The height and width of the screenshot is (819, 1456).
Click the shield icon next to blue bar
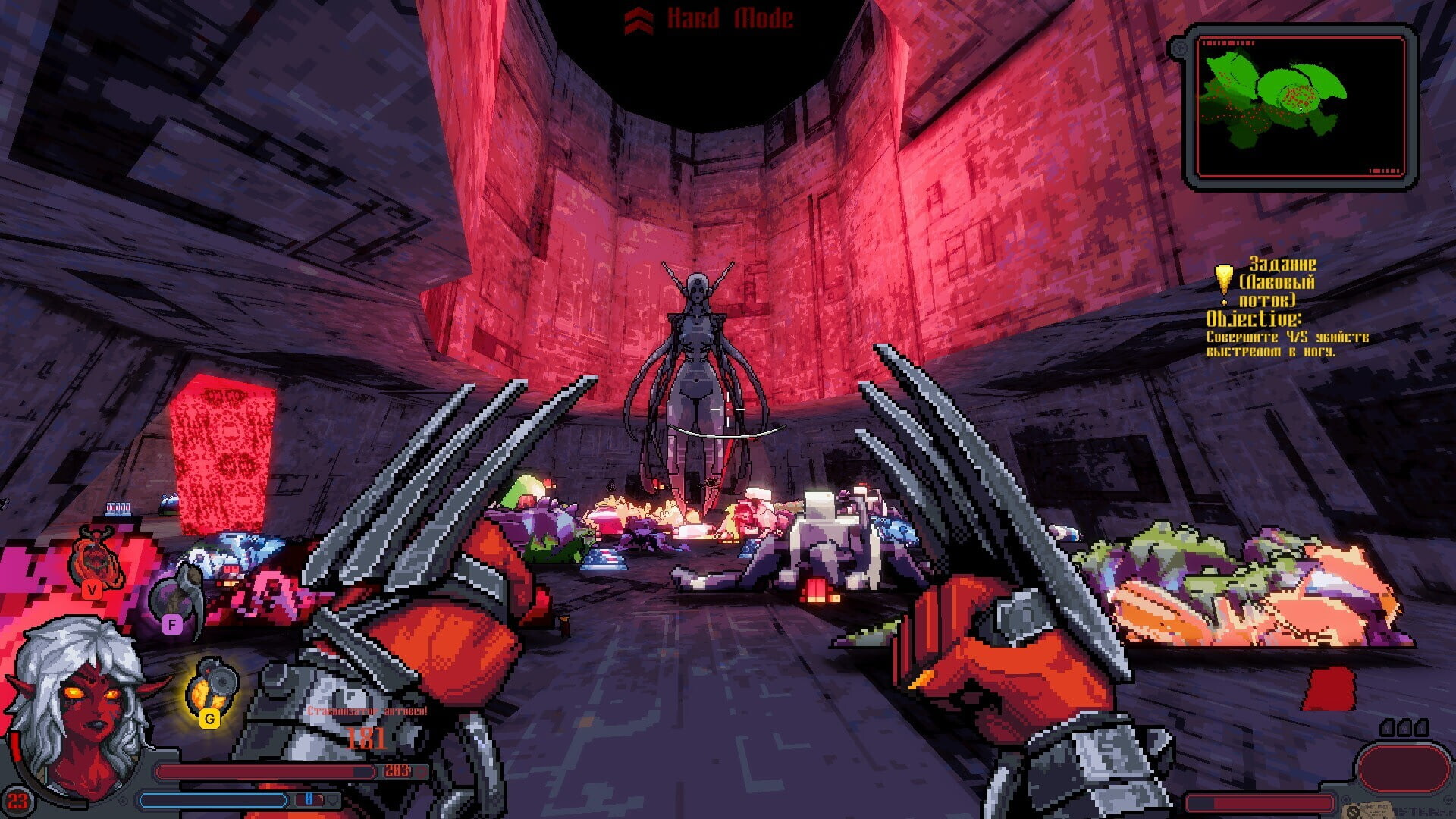(333, 799)
